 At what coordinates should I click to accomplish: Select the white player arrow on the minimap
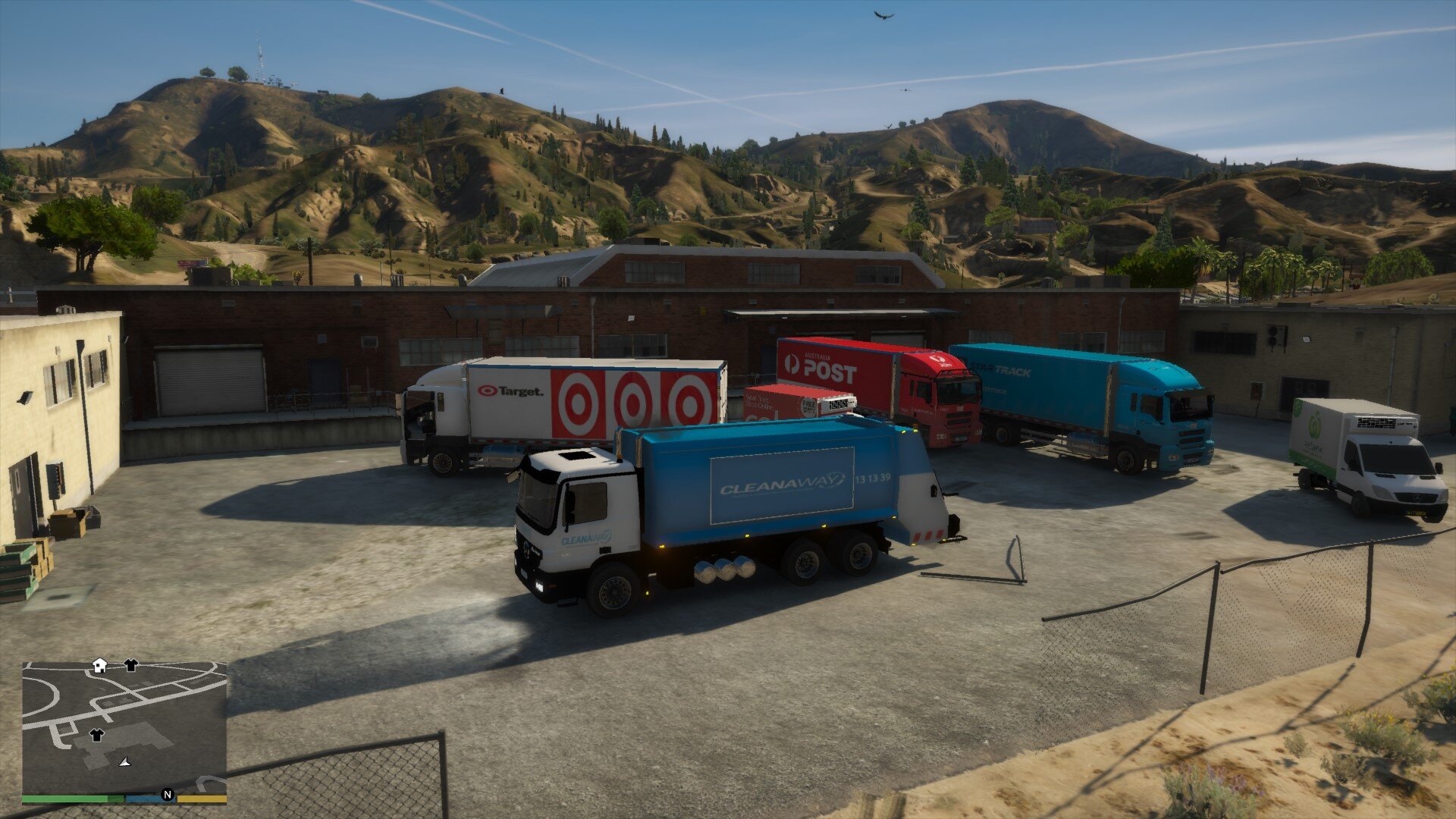(125, 761)
